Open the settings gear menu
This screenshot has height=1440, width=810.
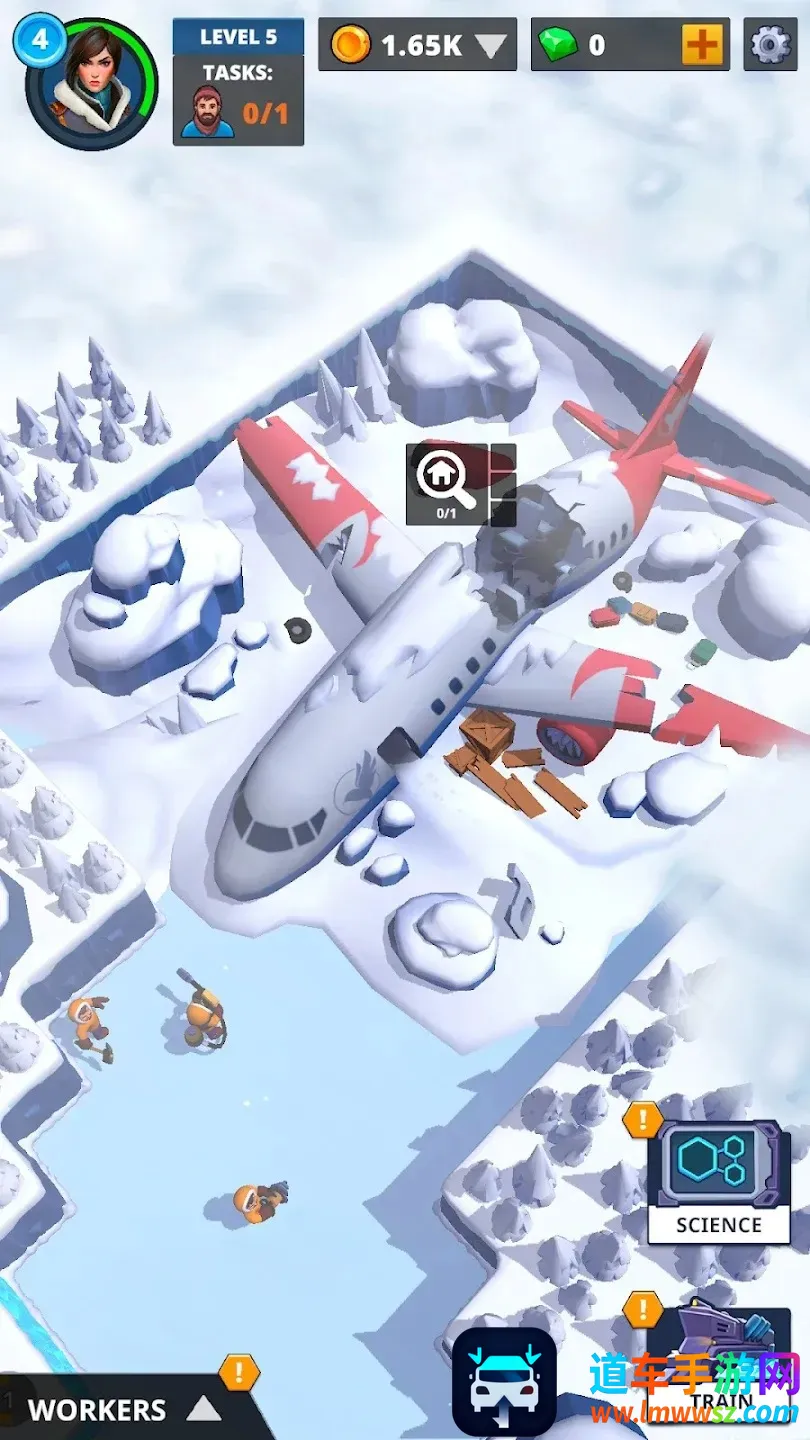(770, 44)
